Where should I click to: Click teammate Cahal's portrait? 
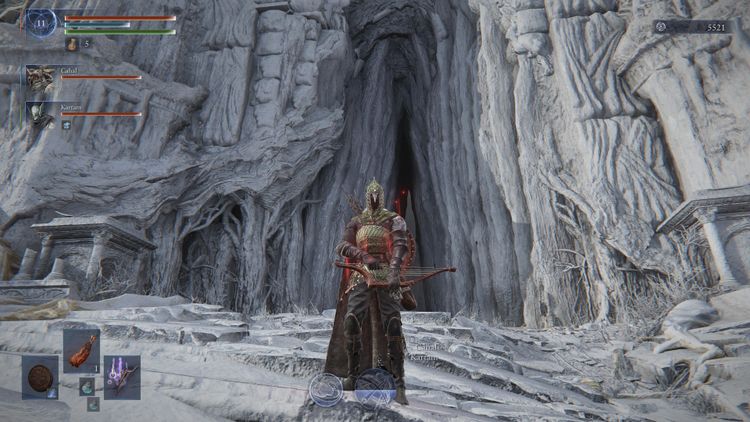point(40,79)
